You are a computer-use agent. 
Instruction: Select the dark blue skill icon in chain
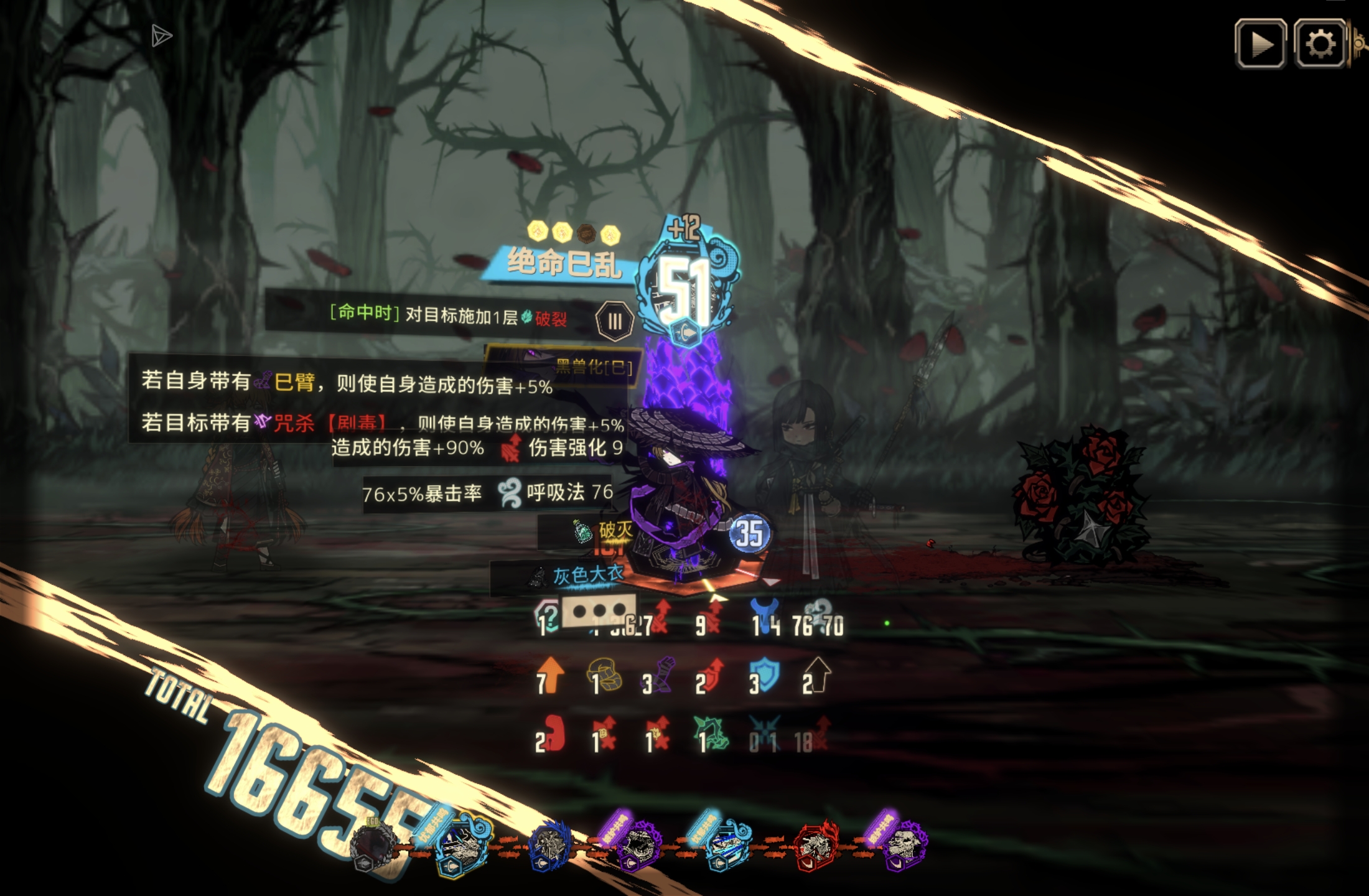point(549,846)
